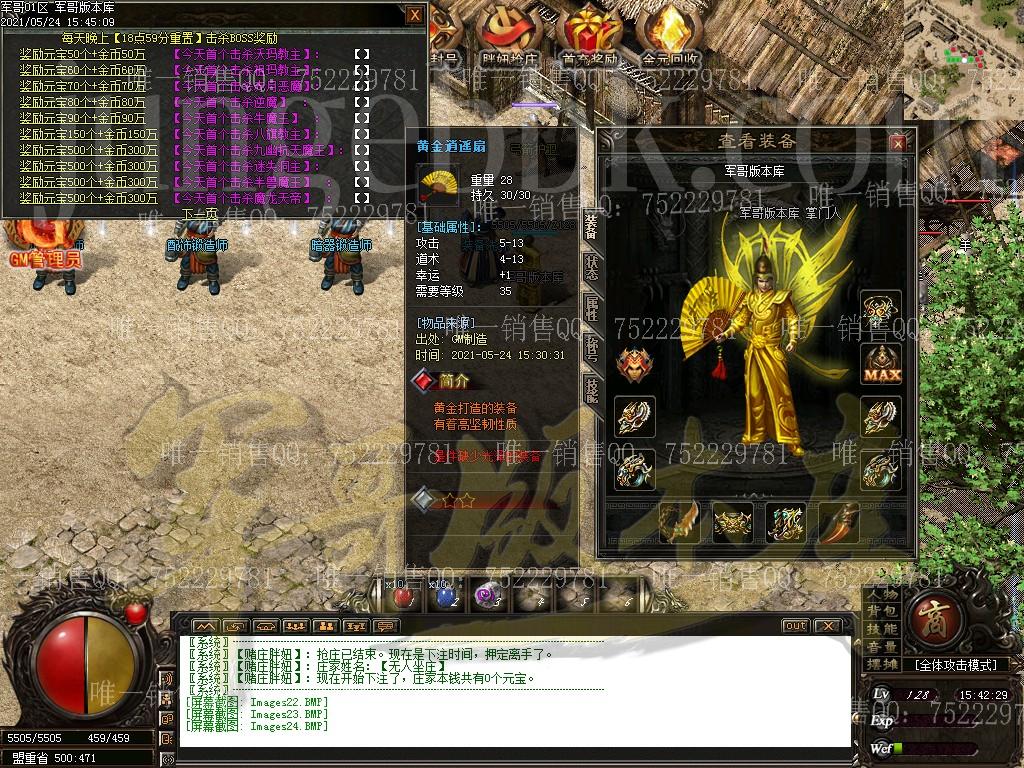
Task: Switch to the 技能 tab
Action: (x=592, y=390)
